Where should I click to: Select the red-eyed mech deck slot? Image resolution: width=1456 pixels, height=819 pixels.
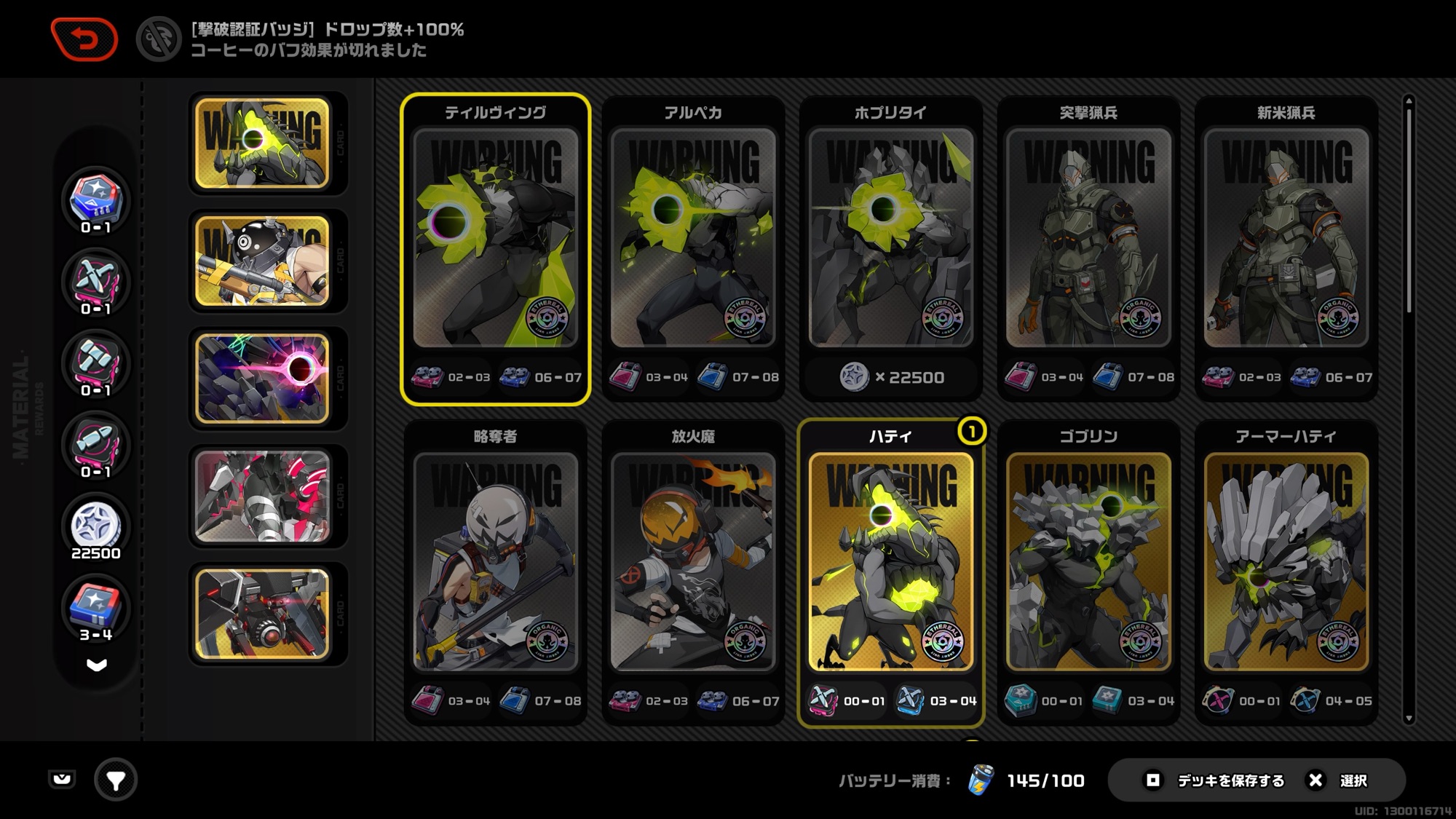coord(263,614)
